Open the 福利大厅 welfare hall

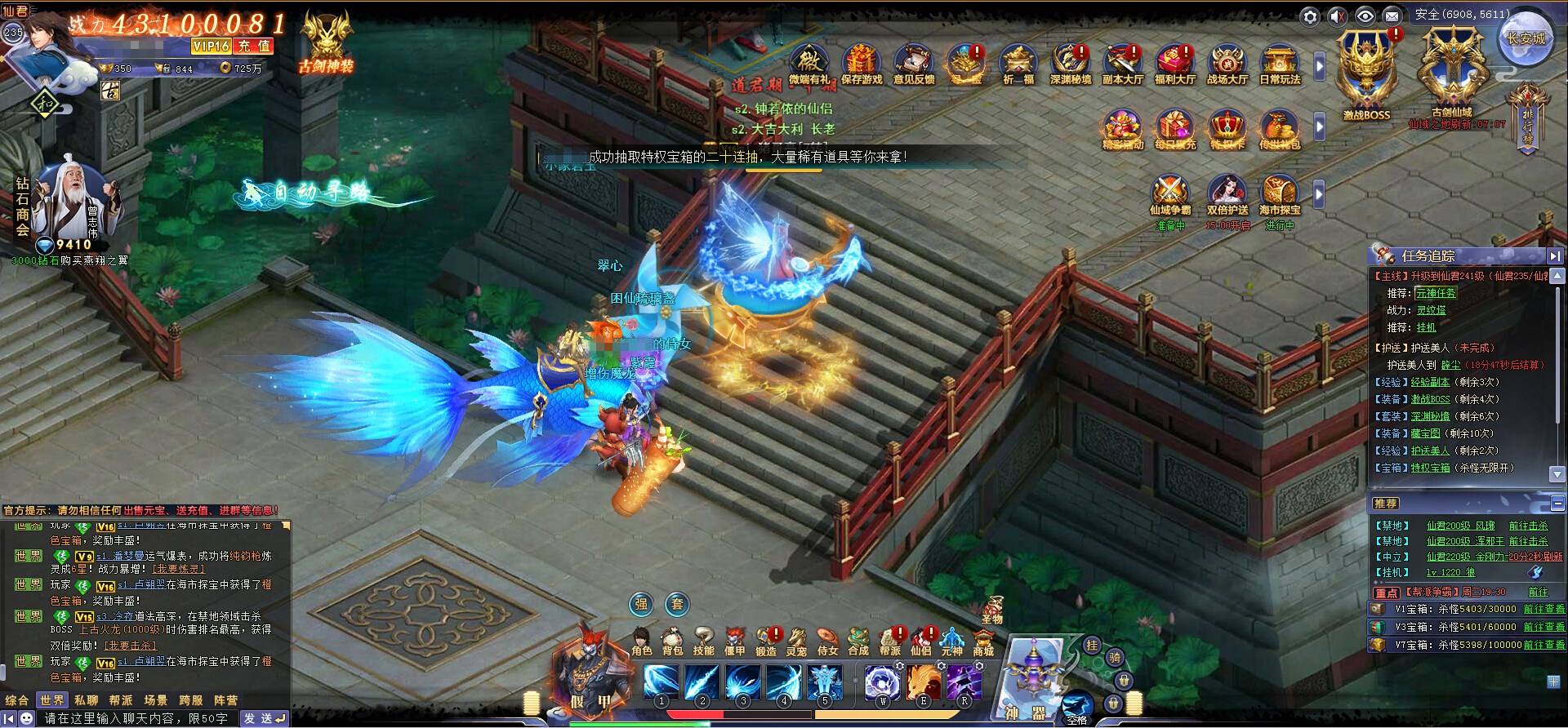[x=1174, y=64]
